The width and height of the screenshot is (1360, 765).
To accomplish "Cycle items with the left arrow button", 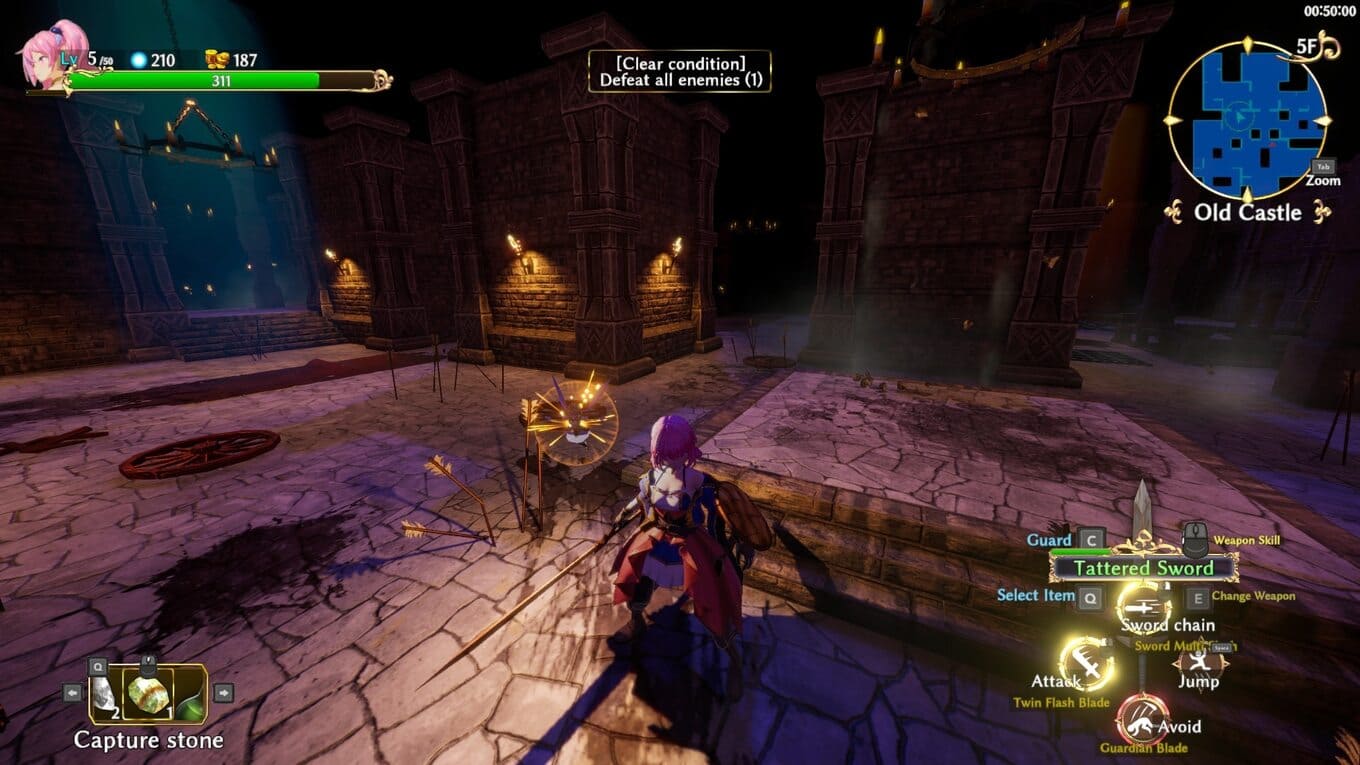I will click(x=72, y=692).
